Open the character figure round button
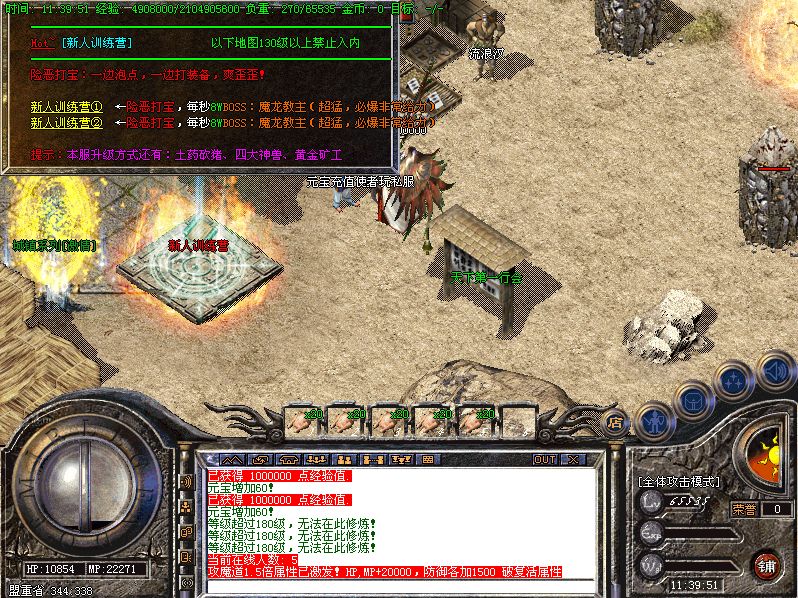 (653, 421)
